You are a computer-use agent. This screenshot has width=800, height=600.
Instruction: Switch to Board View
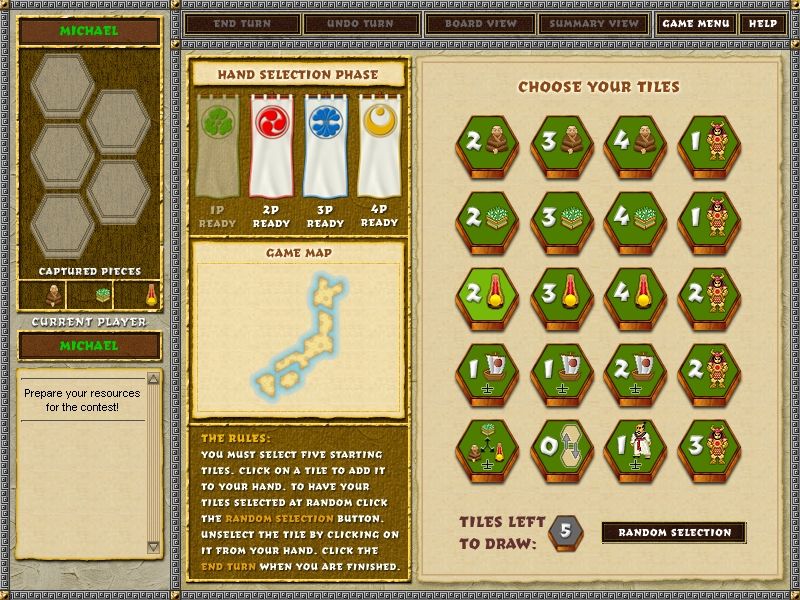481,23
